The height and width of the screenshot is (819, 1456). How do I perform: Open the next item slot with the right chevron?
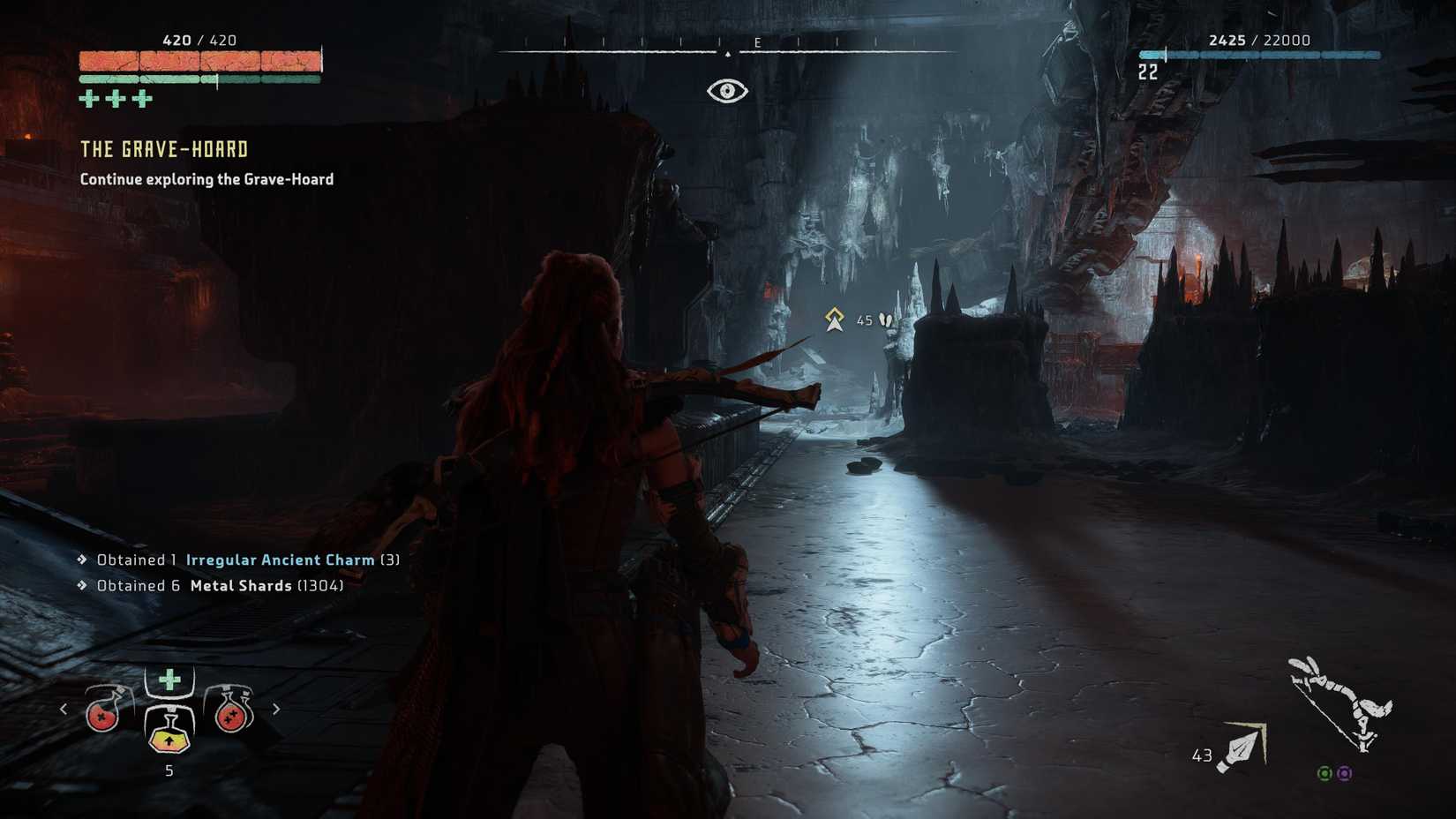(276, 708)
